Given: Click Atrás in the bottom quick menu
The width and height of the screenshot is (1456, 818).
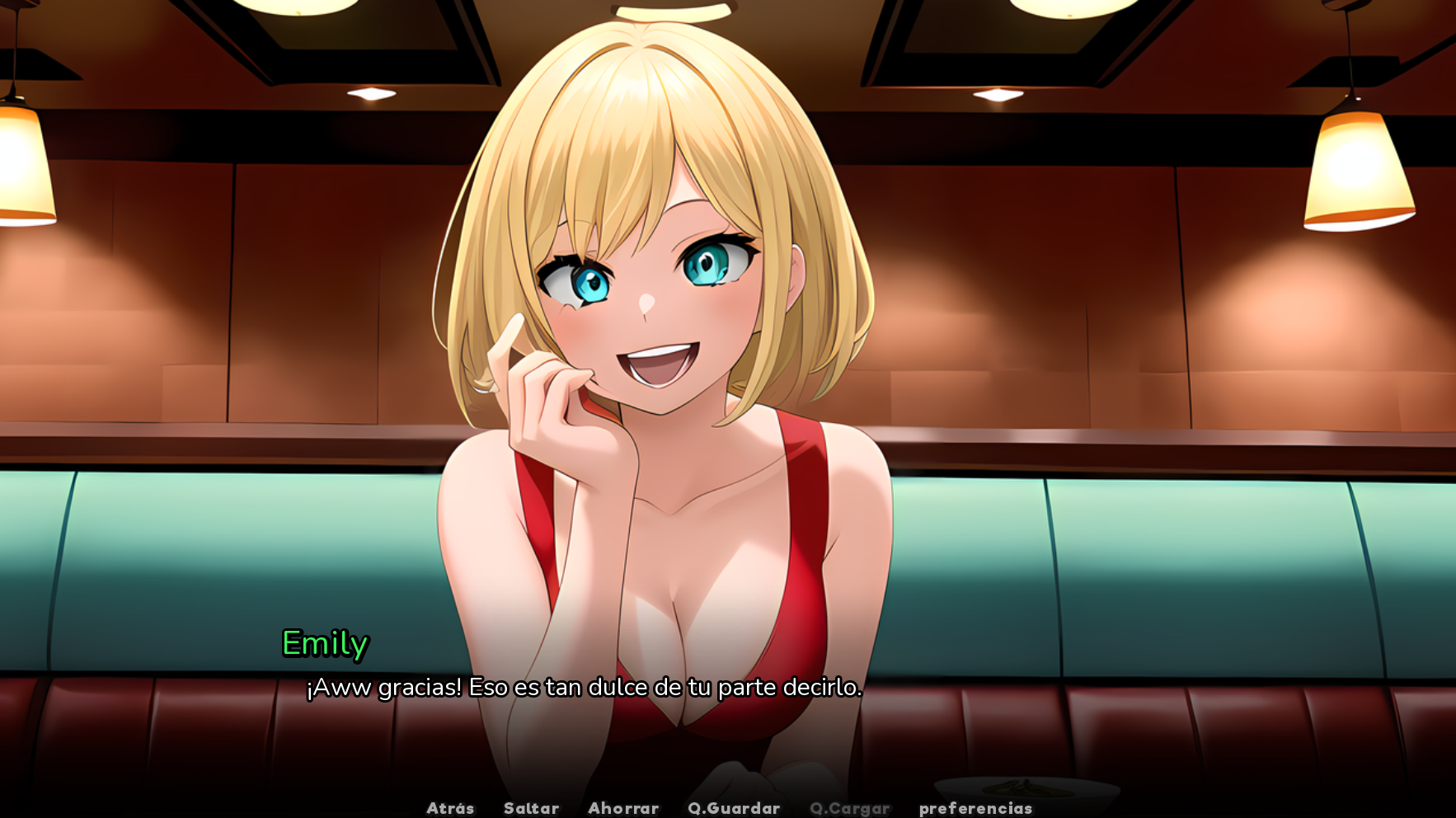Looking at the screenshot, I should [x=450, y=808].
